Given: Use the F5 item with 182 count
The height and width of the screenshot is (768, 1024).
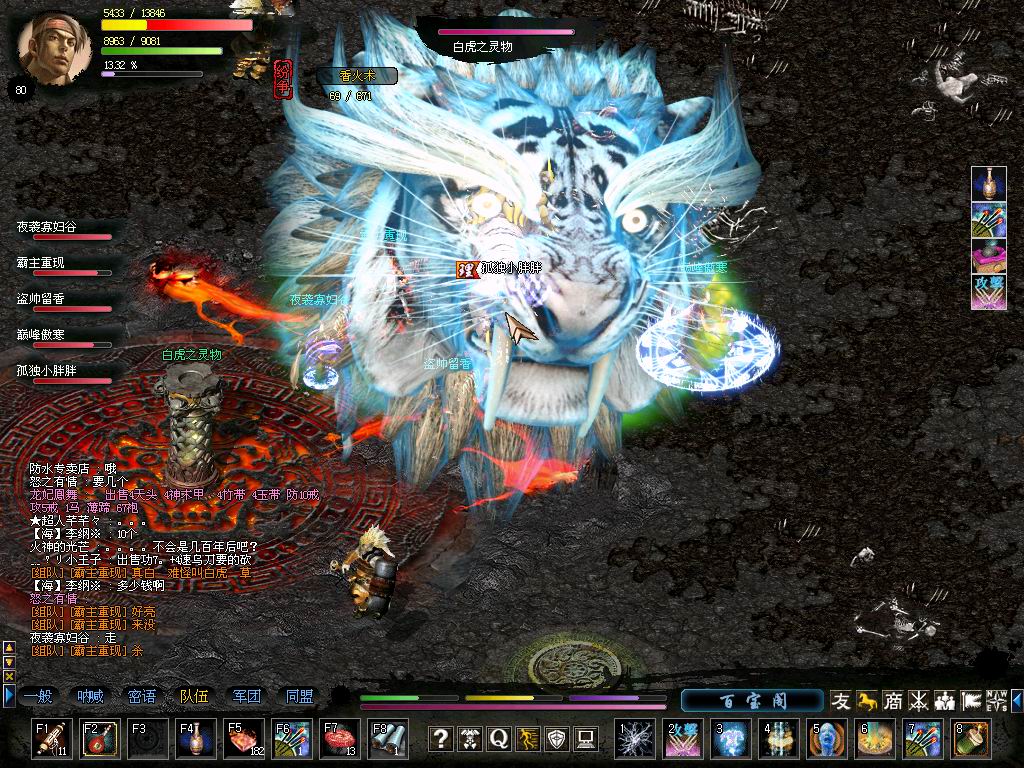Looking at the screenshot, I should click(244, 739).
